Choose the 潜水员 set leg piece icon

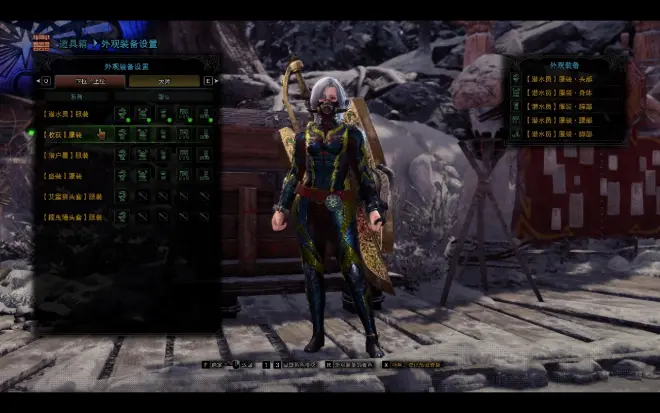204,114
